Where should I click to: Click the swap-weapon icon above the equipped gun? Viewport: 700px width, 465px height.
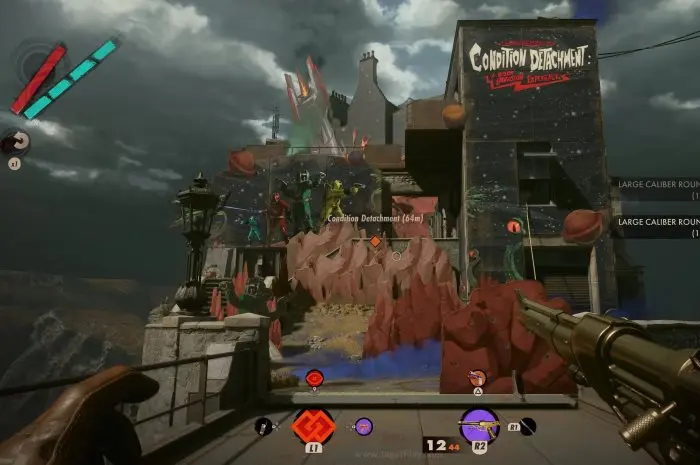pyautogui.click(x=478, y=377)
